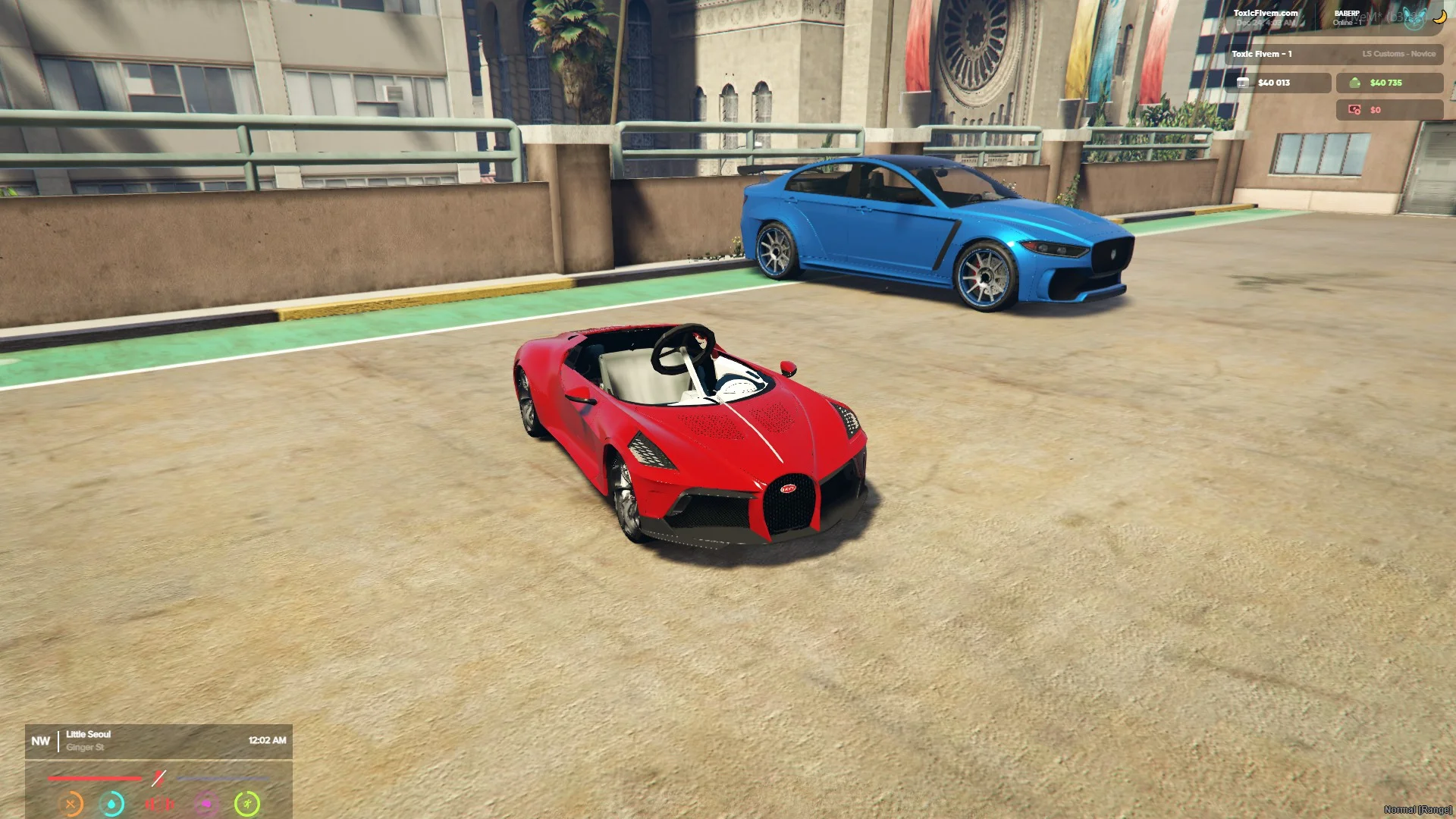1456x819 pixels.
Task: Click the muted microphone icon
Action: click(158, 778)
